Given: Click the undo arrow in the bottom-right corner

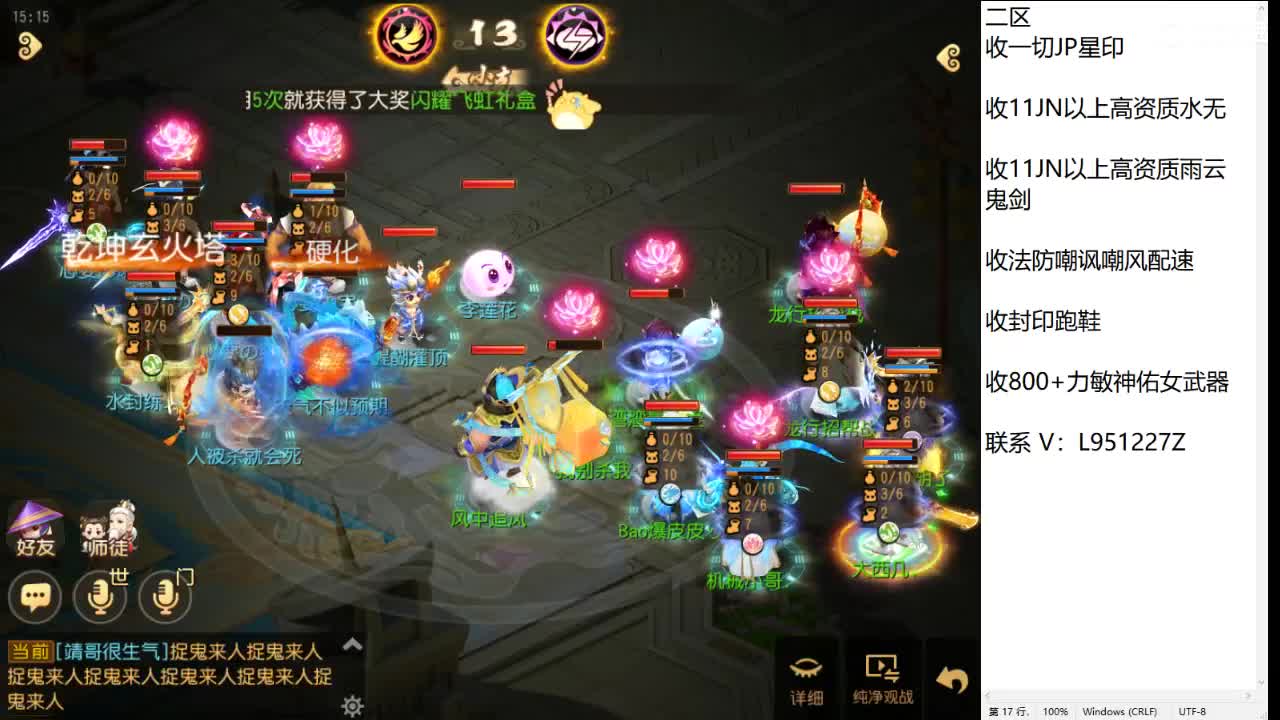Looking at the screenshot, I should click(951, 678).
